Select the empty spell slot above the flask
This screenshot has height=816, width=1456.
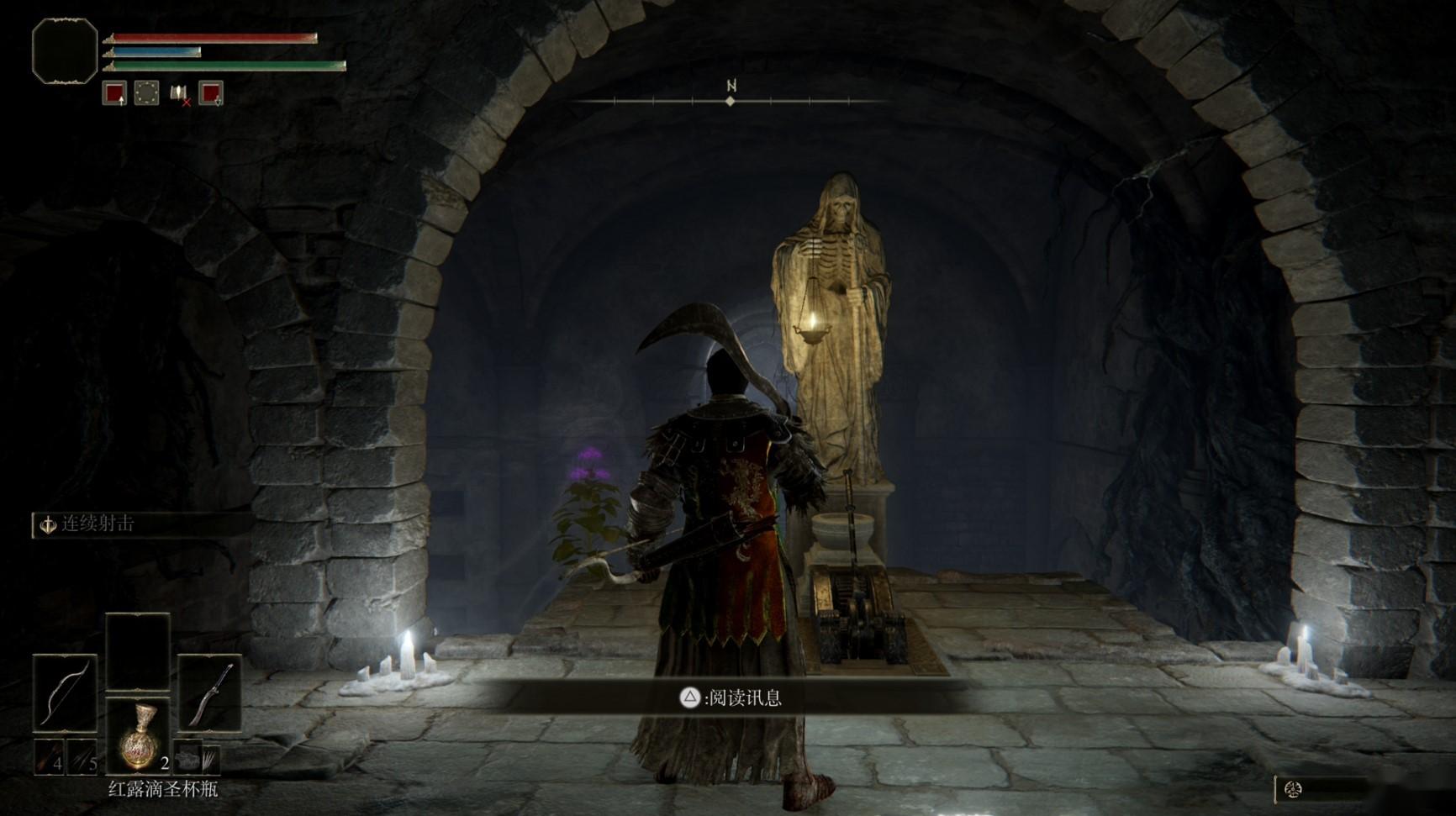click(138, 652)
